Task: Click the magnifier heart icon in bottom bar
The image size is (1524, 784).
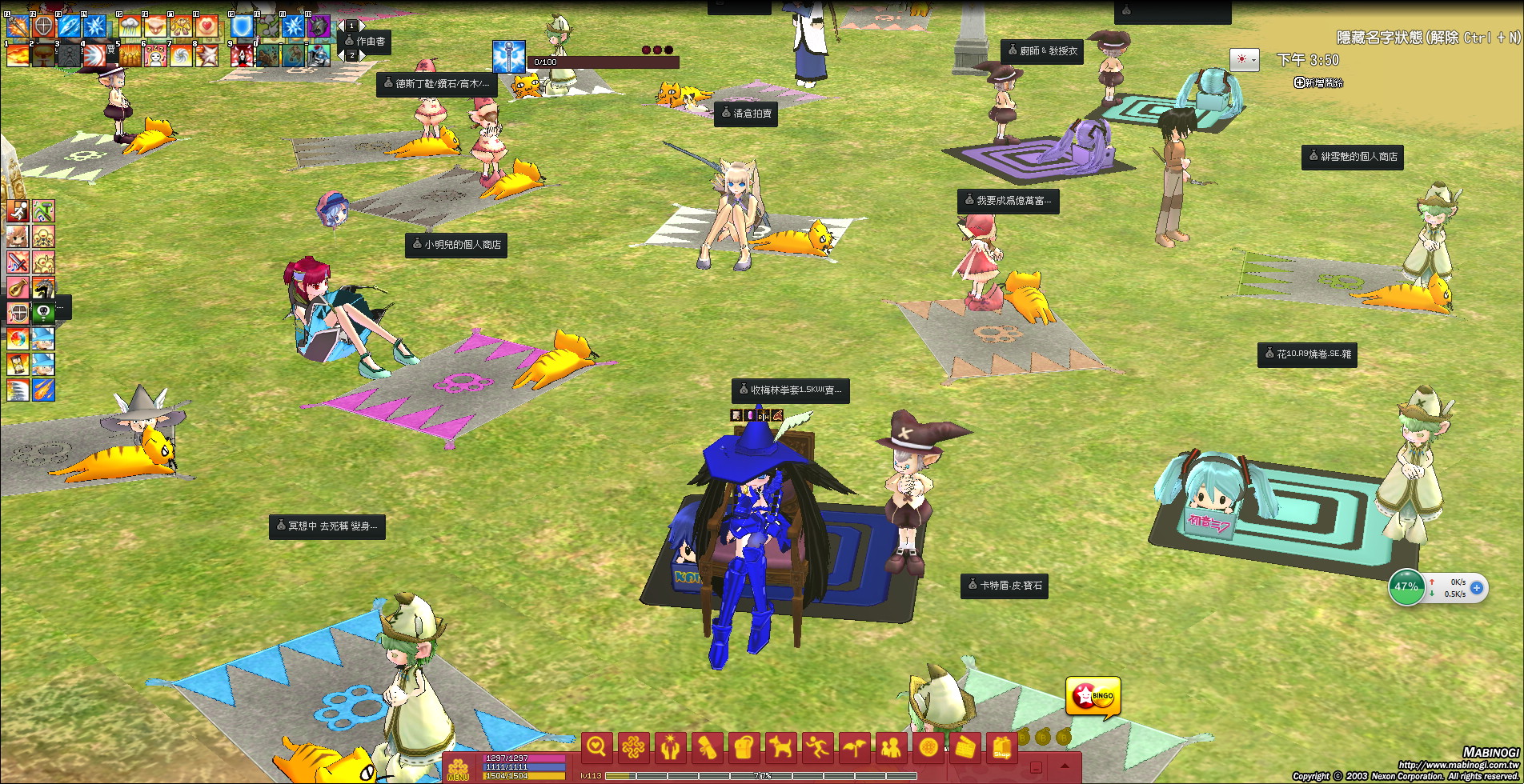Action: click(x=596, y=748)
